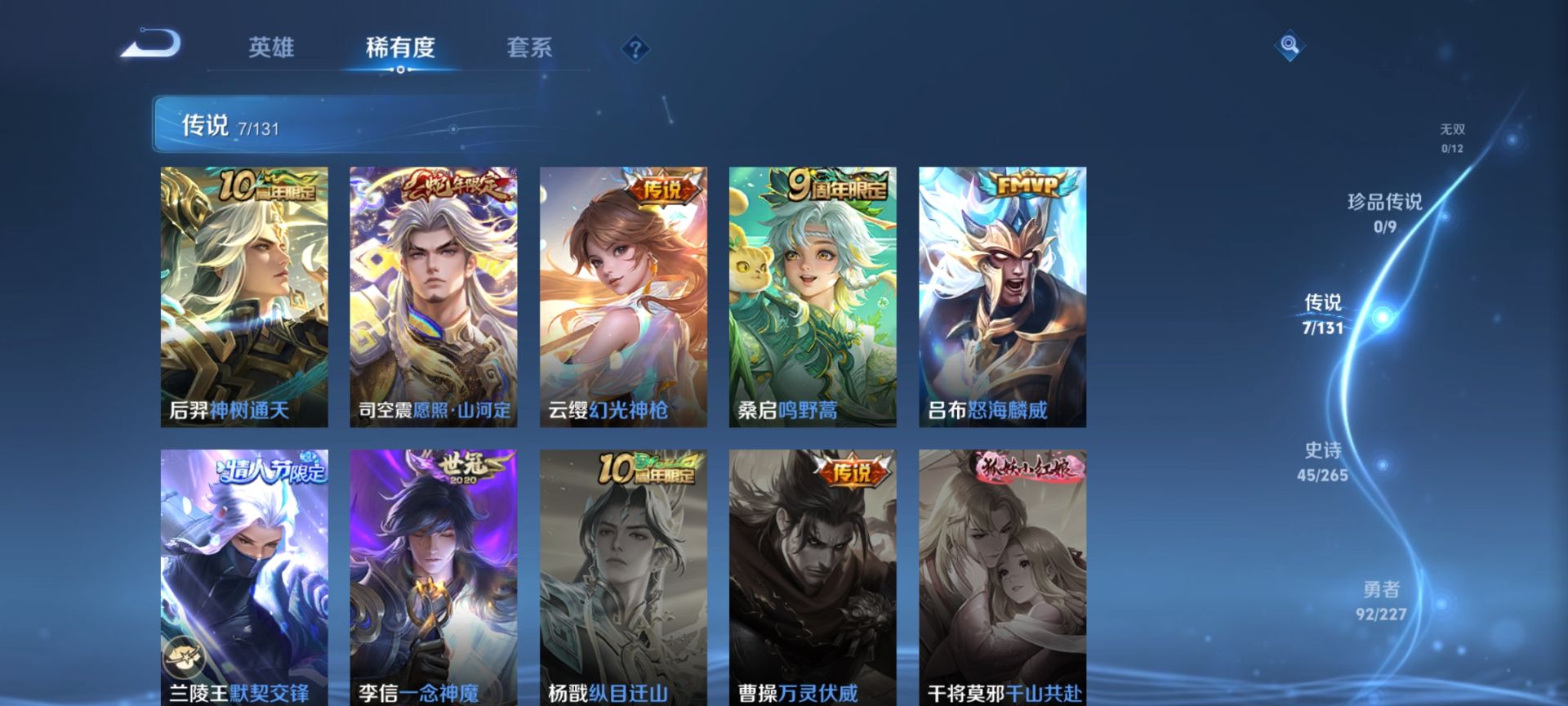Go back using the return arrow
Viewport: 1568px width, 706px height.
[x=151, y=44]
